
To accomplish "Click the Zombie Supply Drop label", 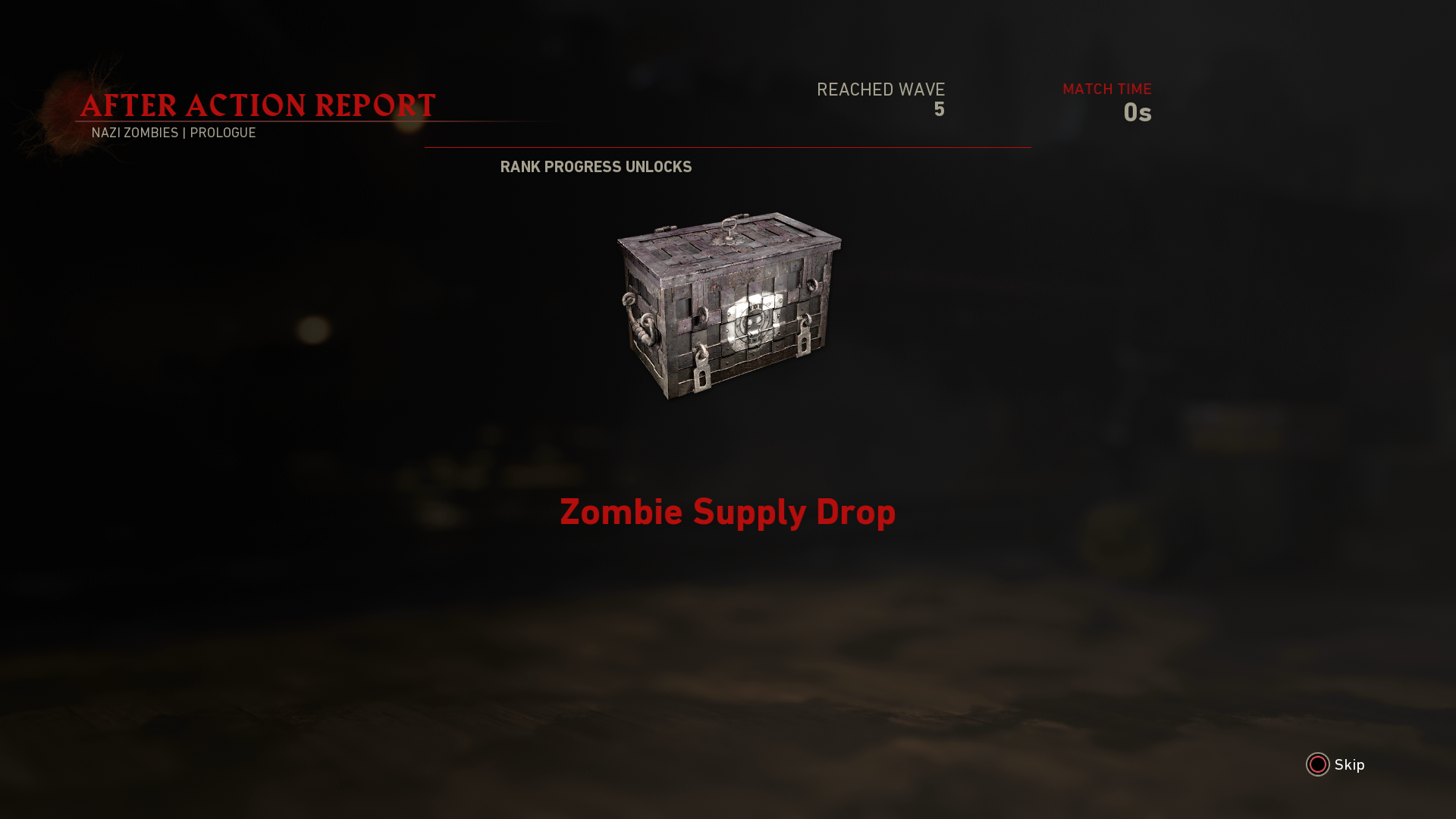I will (728, 513).
